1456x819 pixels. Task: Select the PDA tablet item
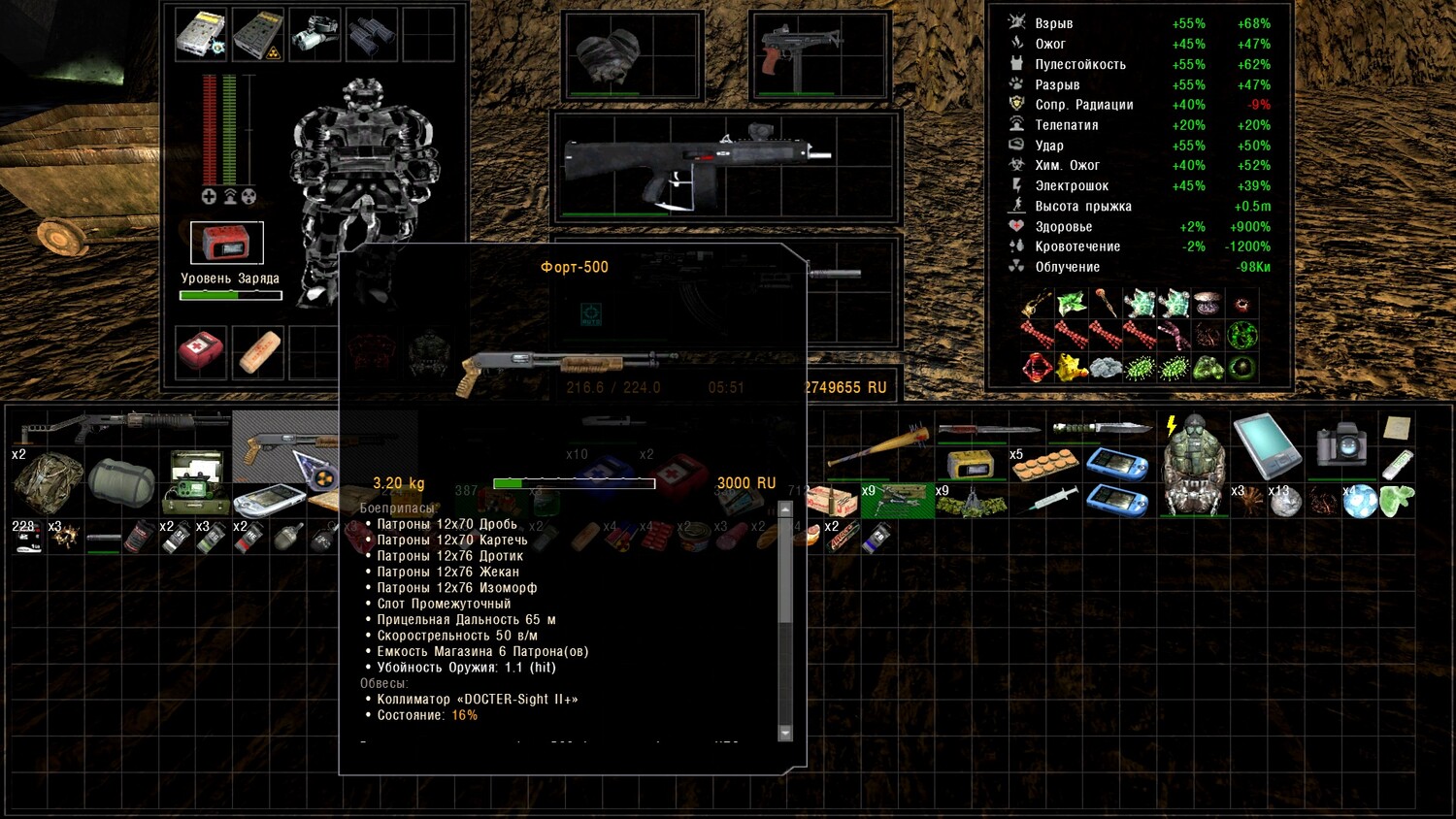click(x=1267, y=445)
